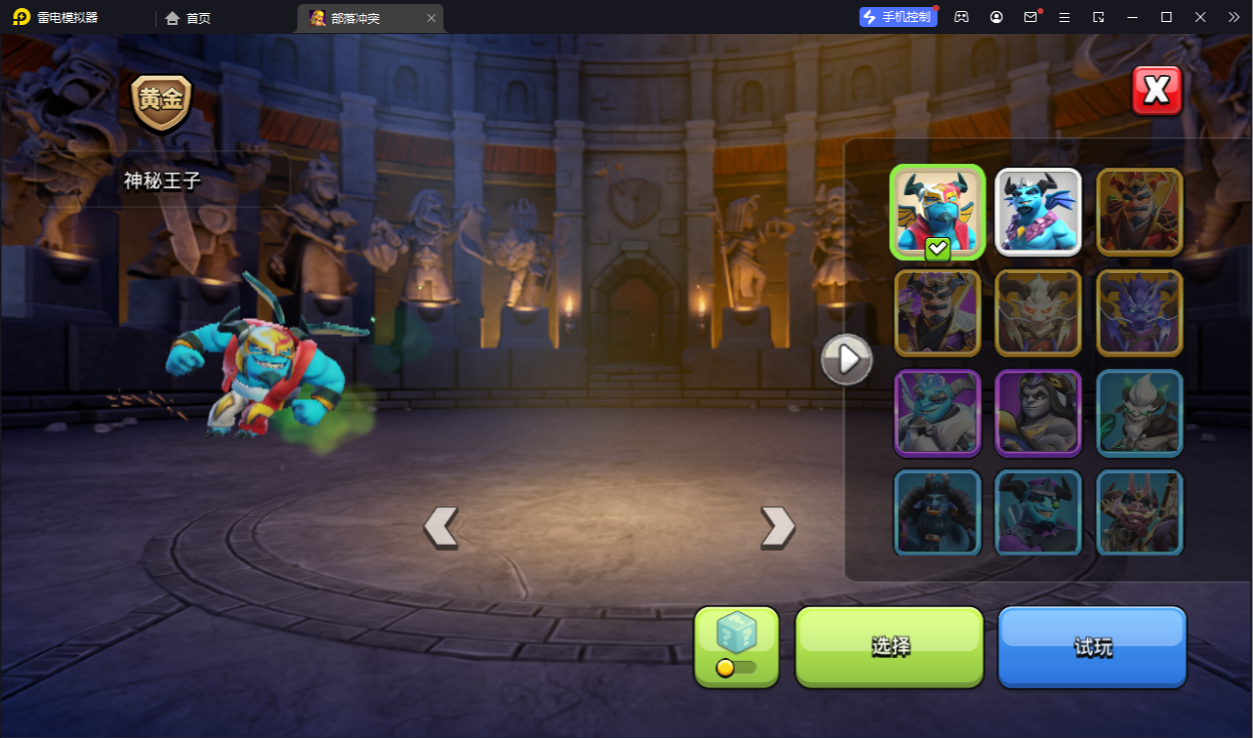
Task: Choose the purple-framed dark-haired prince skin
Action: pos(1038,413)
